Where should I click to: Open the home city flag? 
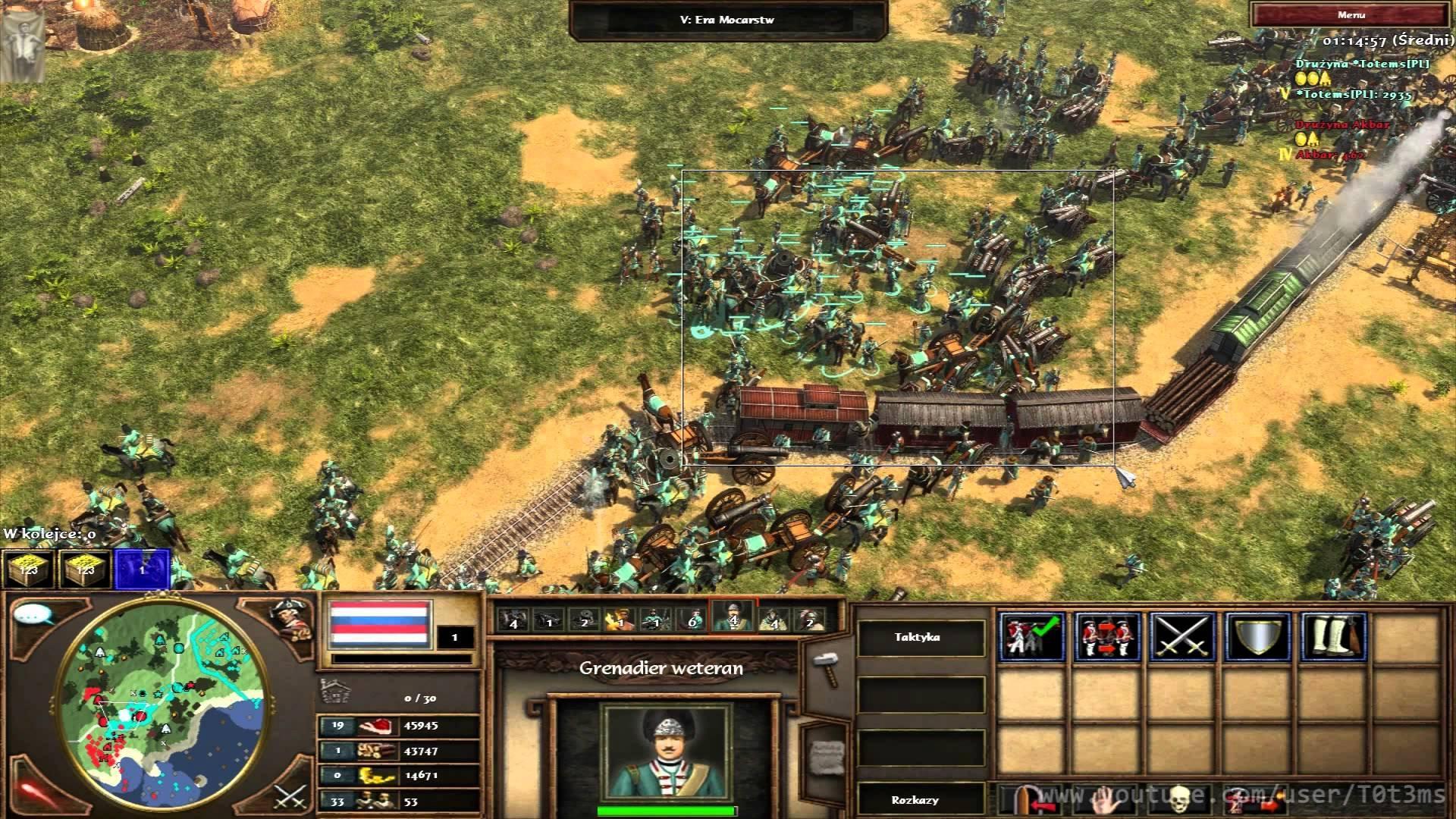point(380,623)
